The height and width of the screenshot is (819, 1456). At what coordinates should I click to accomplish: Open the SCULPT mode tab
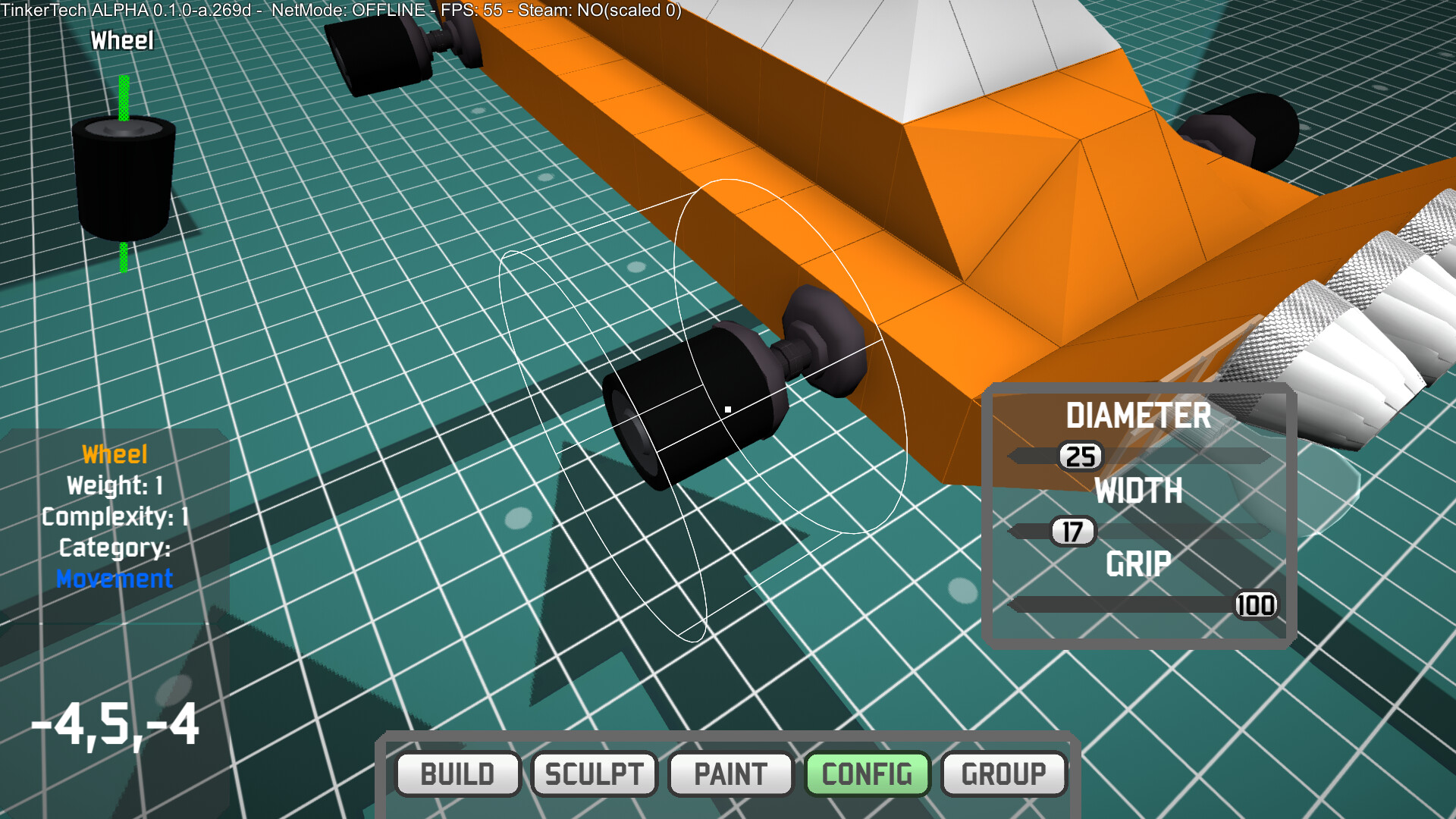coord(594,774)
